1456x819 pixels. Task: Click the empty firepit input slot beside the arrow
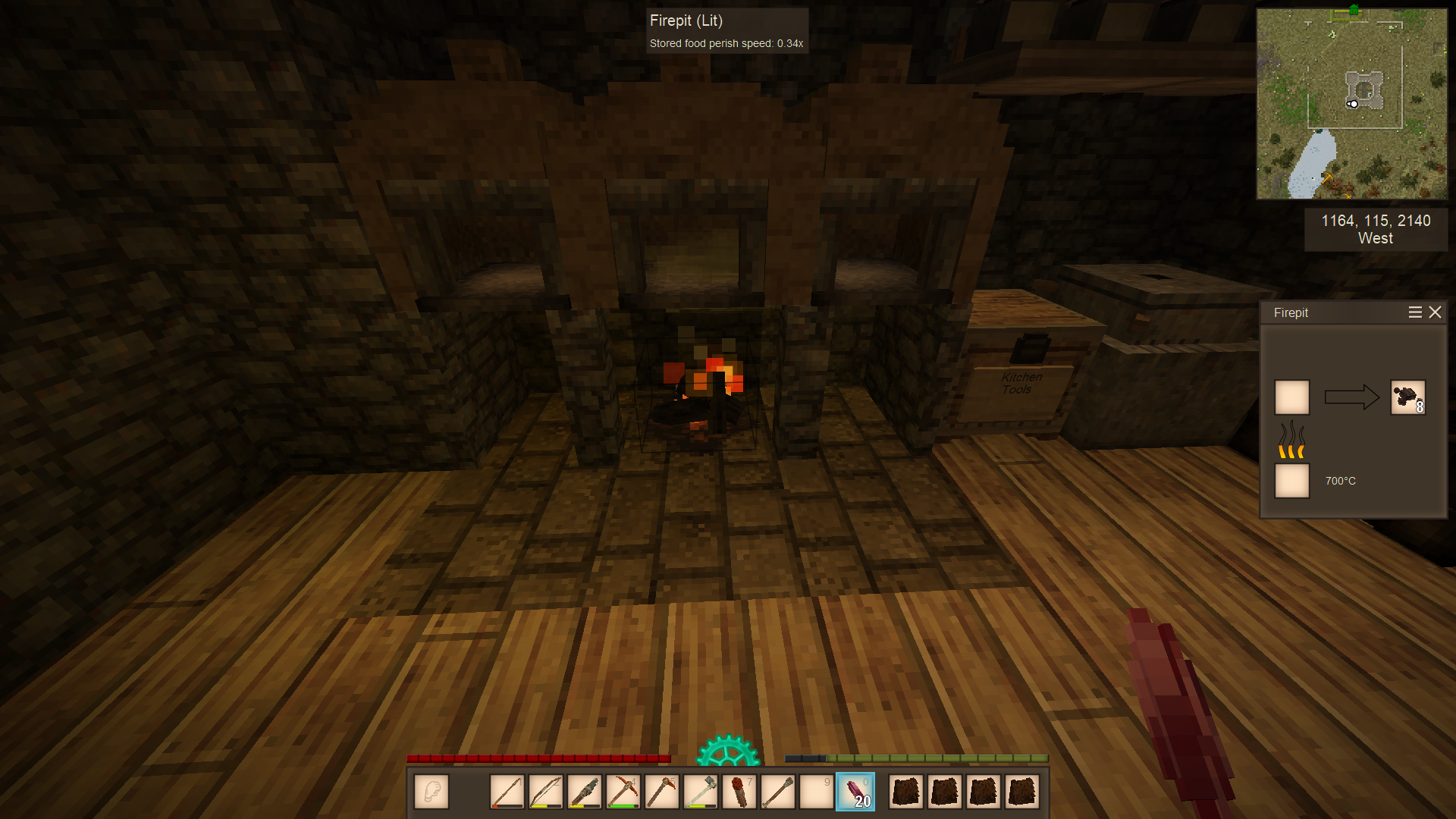point(1292,397)
